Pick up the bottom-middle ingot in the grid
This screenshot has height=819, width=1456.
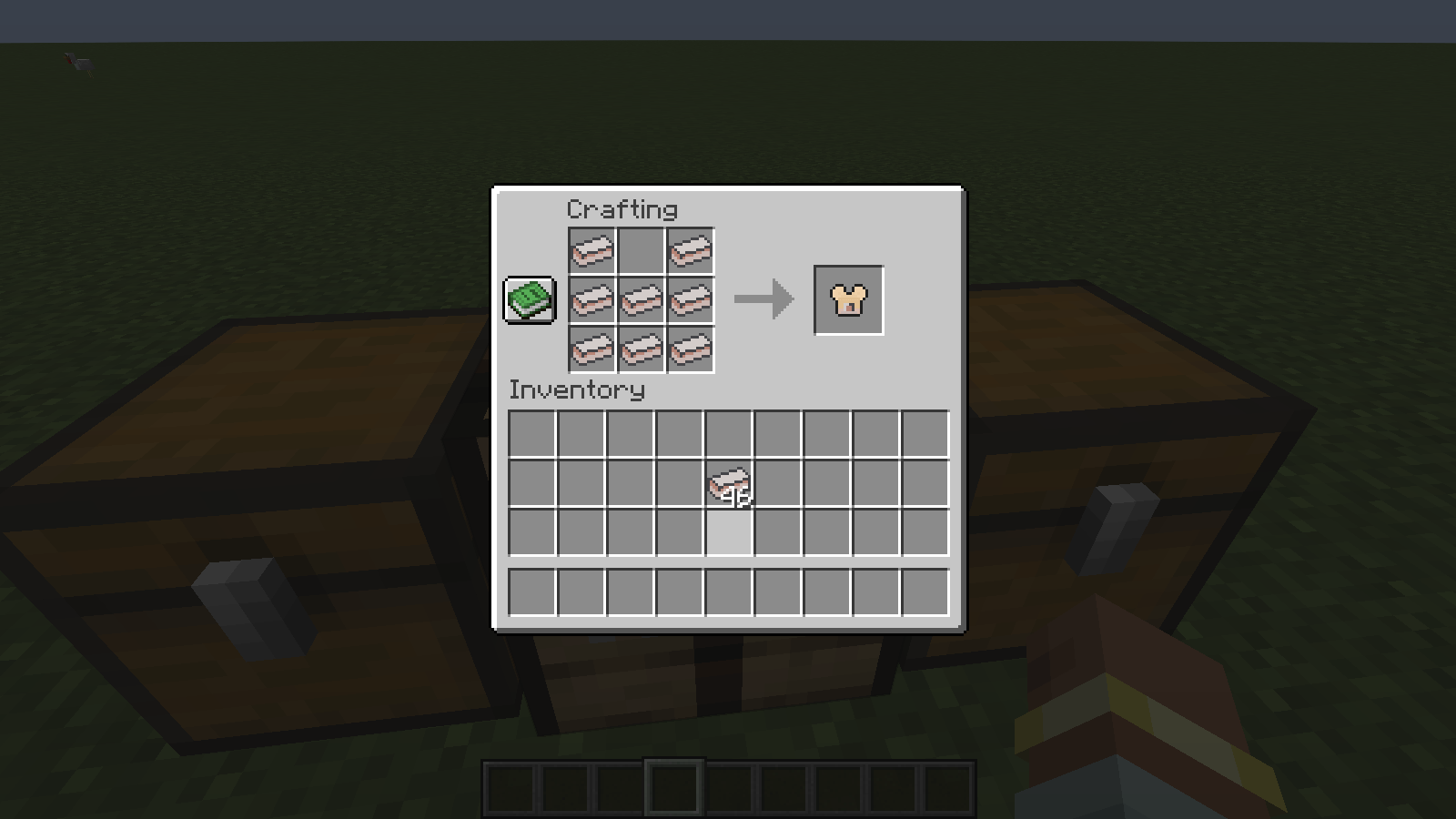click(x=641, y=349)
